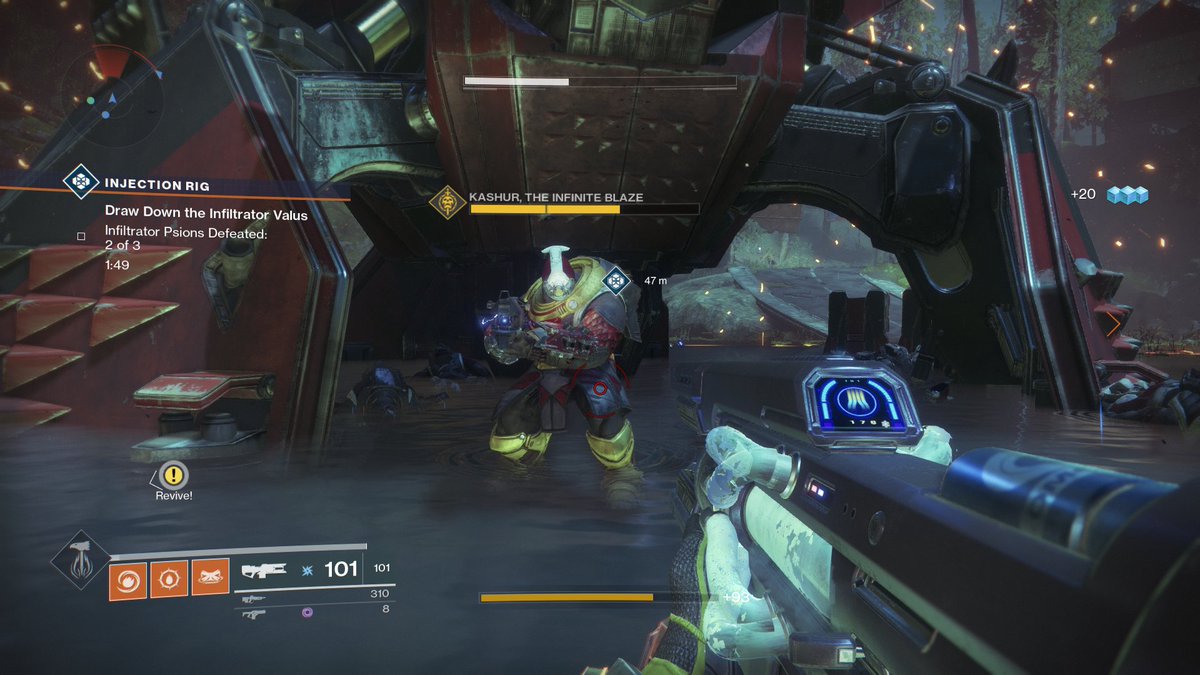The image size is (1200, 675).
Task: Use the spiked flame grenade icon
Action: [169, 579]
